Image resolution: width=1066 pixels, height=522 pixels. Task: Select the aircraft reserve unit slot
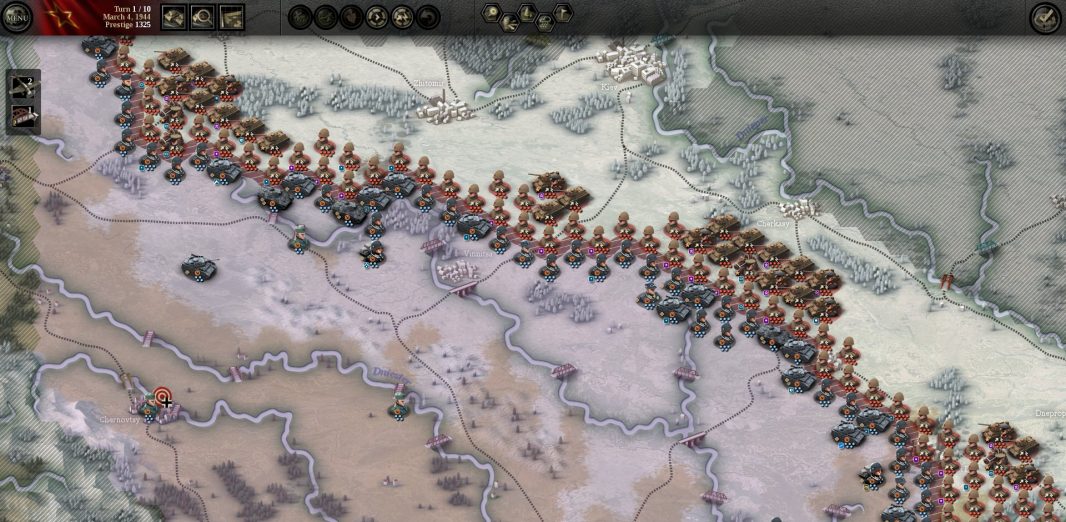tap(23, 87)
